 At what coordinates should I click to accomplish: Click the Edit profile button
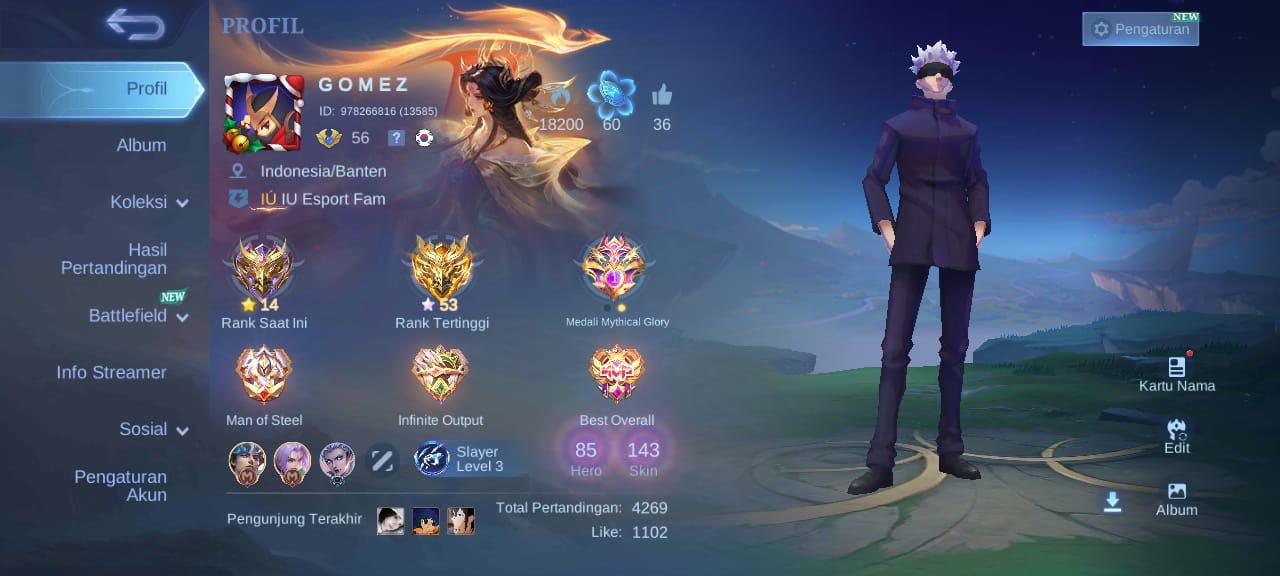(1177, 436)
